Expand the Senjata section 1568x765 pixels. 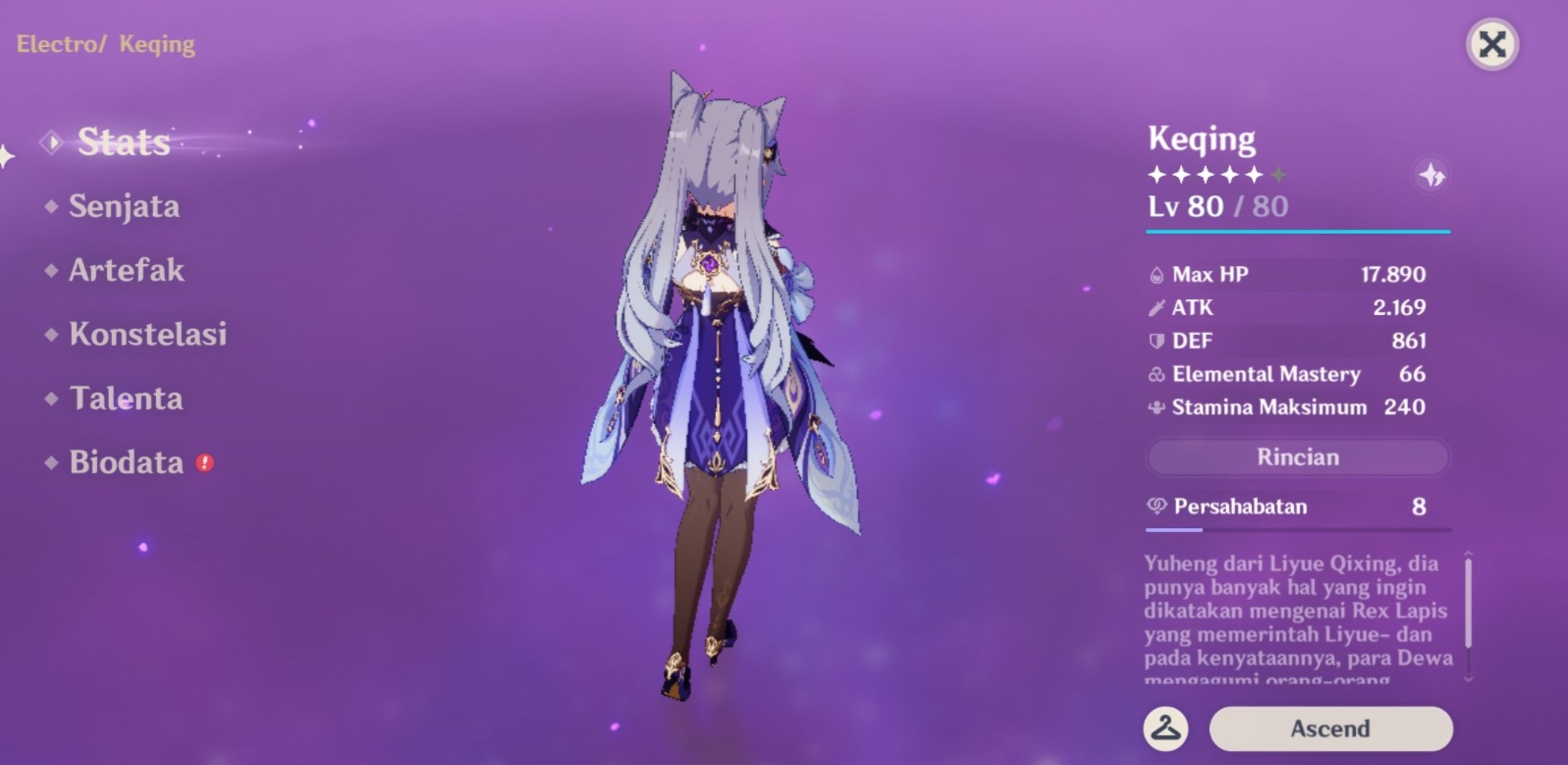[123, 207]
